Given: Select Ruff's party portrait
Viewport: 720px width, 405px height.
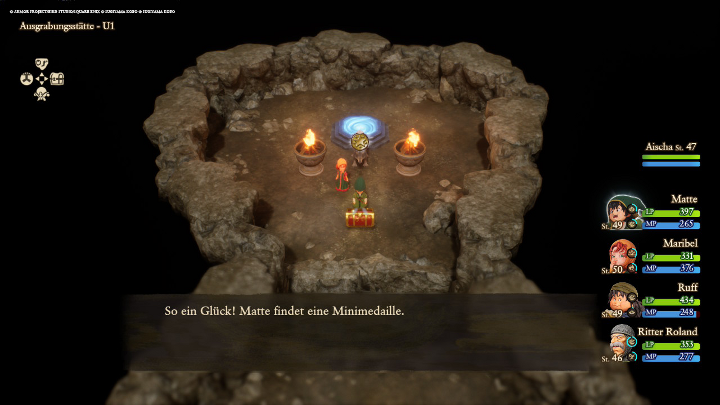Looking at the screenshot, I should coord(621,298).
